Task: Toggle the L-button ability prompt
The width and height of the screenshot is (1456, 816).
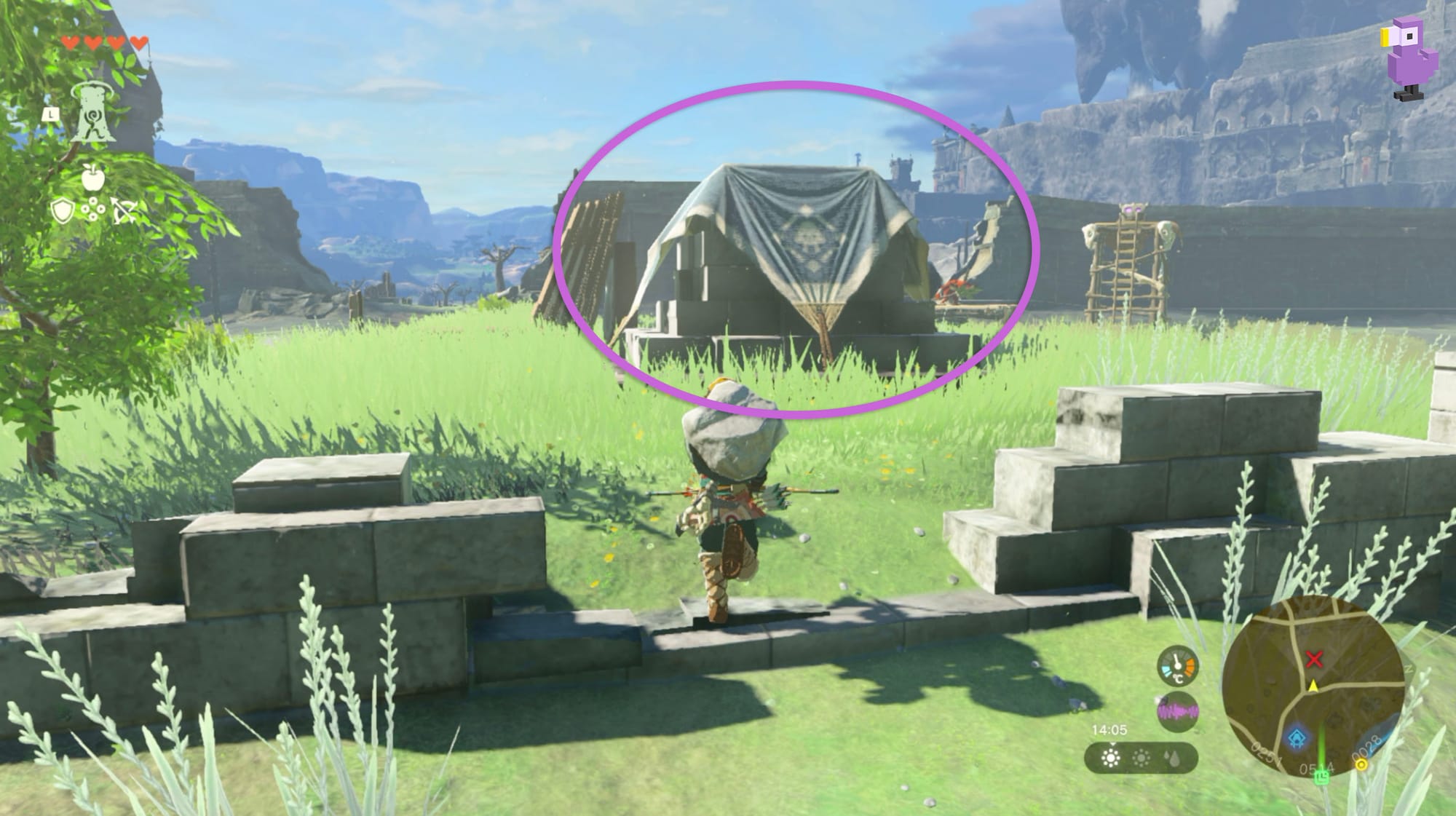Action: 50,114
